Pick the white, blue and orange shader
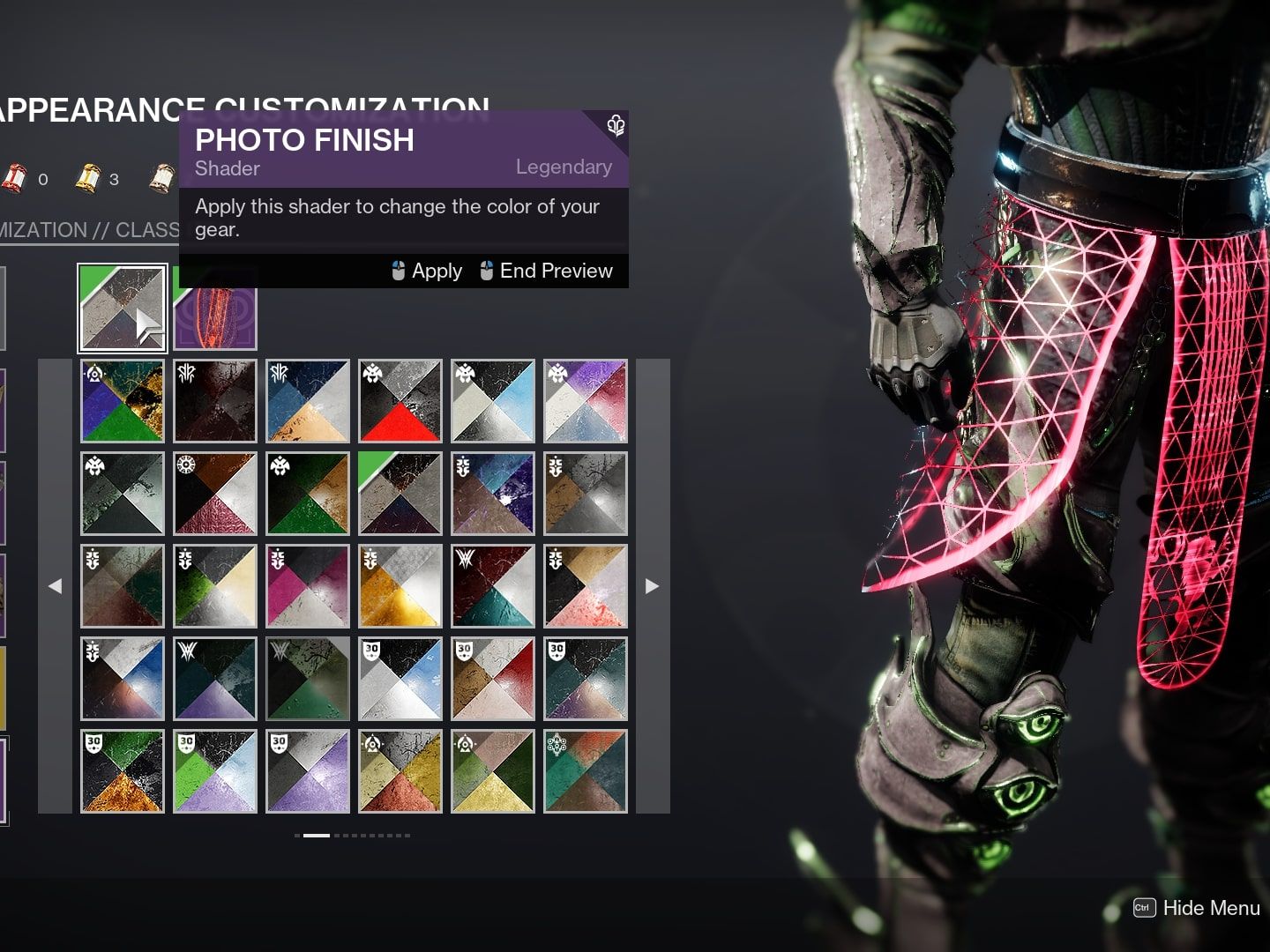This screenshot has width=1270, height=952. 123,679
